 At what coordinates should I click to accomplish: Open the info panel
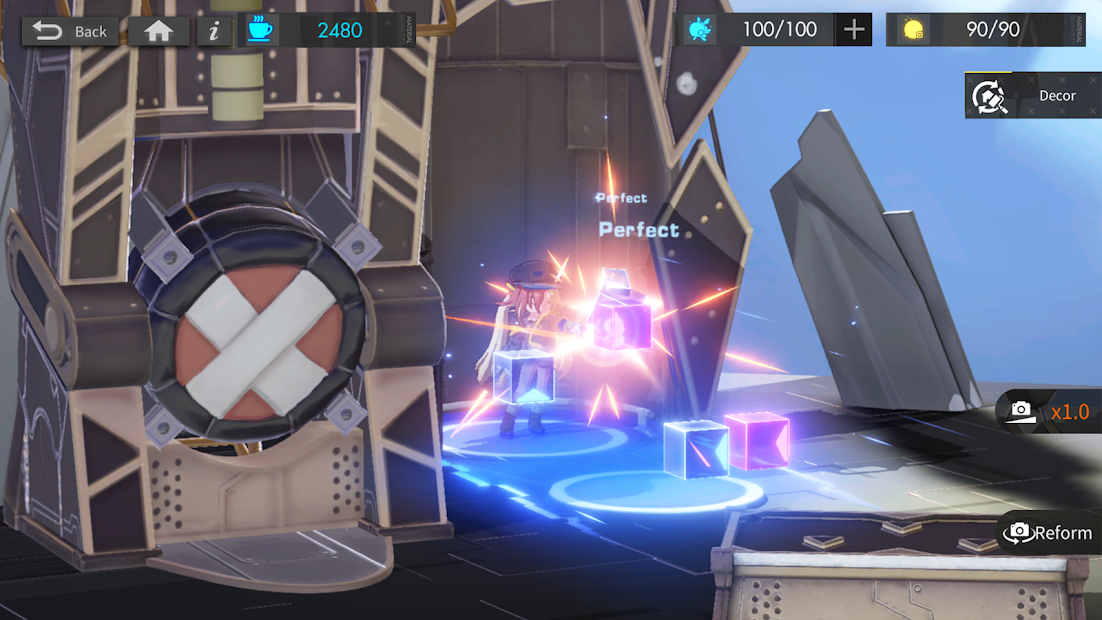pyautogui.click(x=214, y=31)
